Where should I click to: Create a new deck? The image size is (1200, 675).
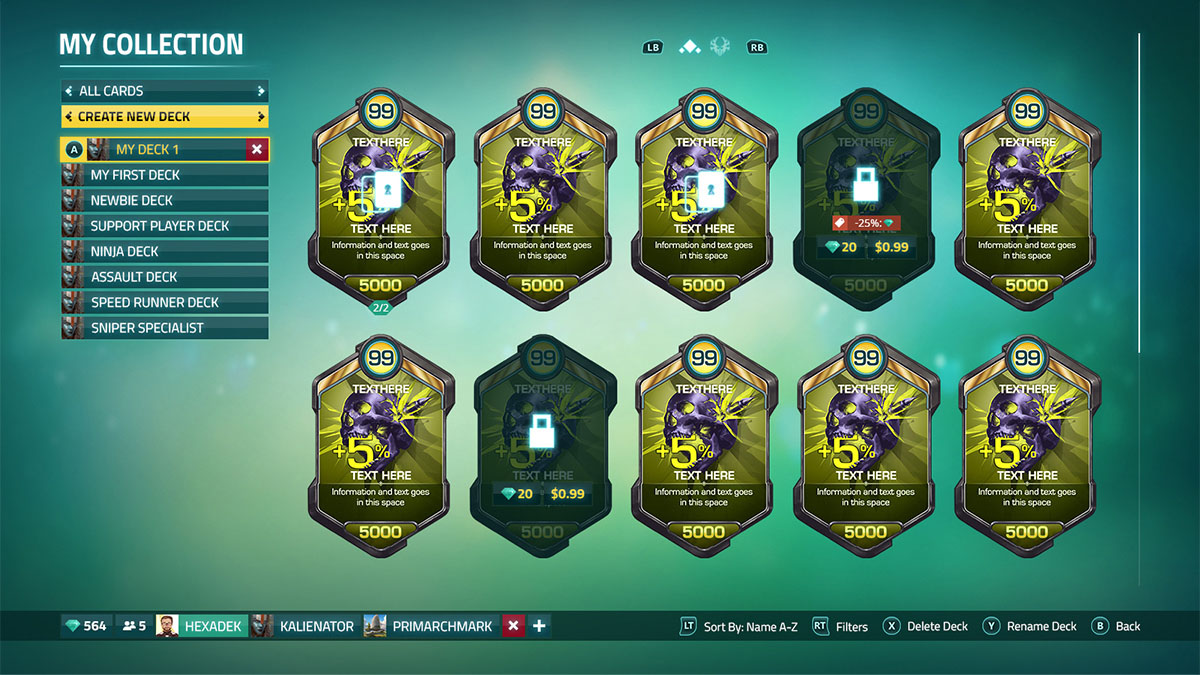pyautogui.click(x=165, y=117)
